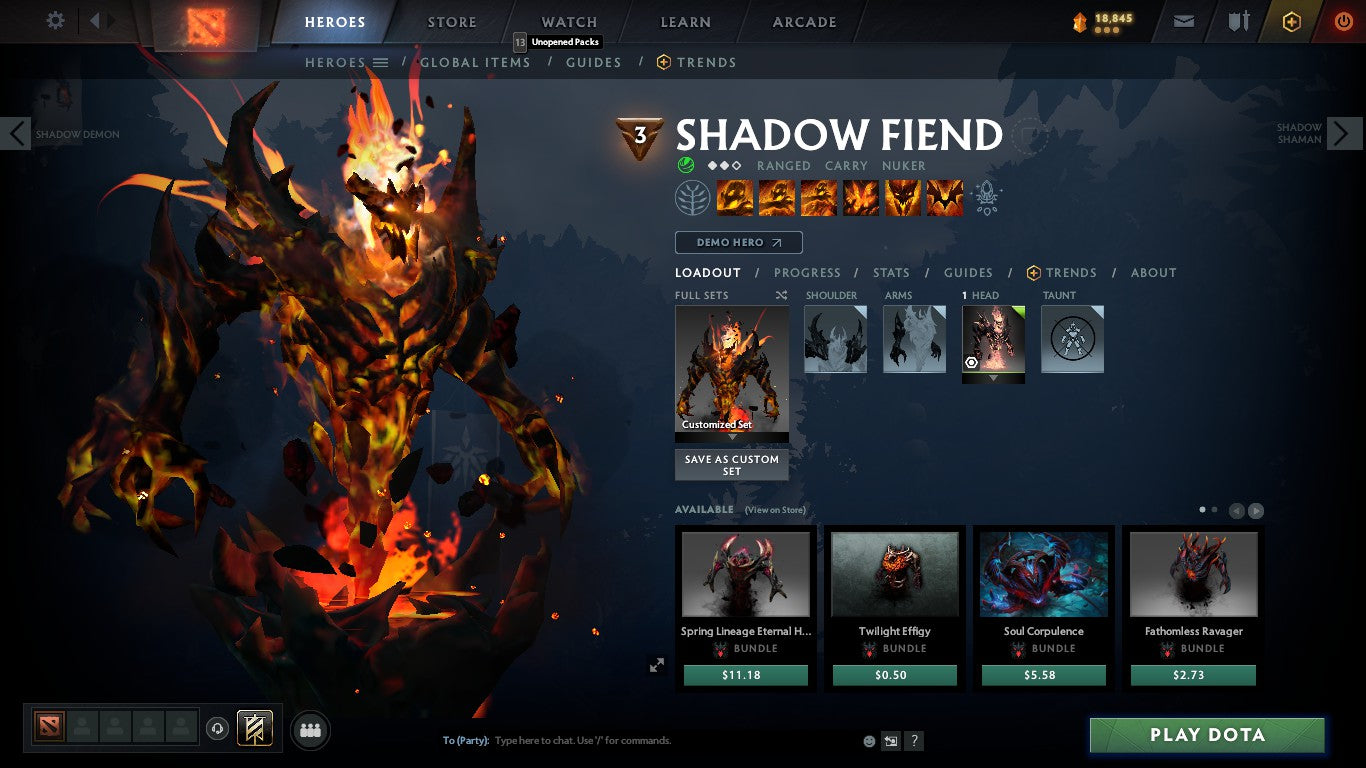Toggle the eye preview on the head item
This screenshot has height=768, width=1366.
[971, 362]
